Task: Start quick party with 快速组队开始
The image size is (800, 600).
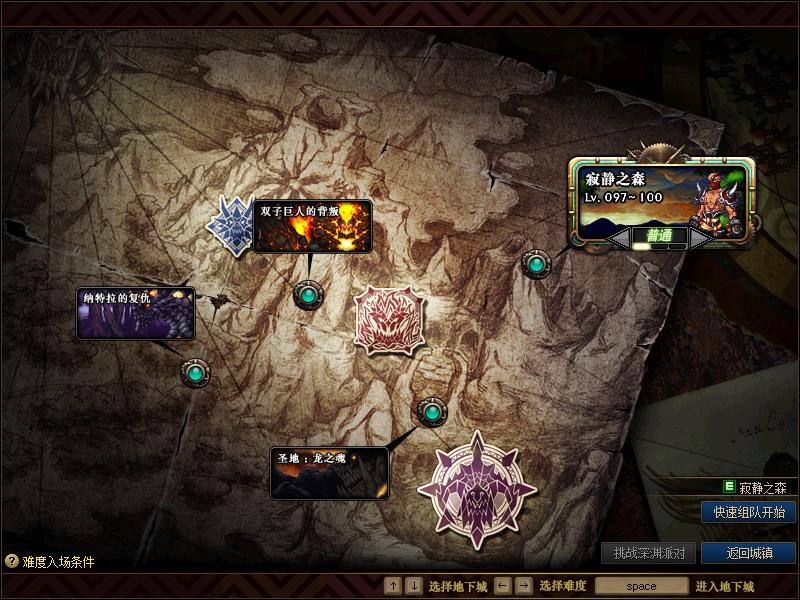Action: (748, 512)
